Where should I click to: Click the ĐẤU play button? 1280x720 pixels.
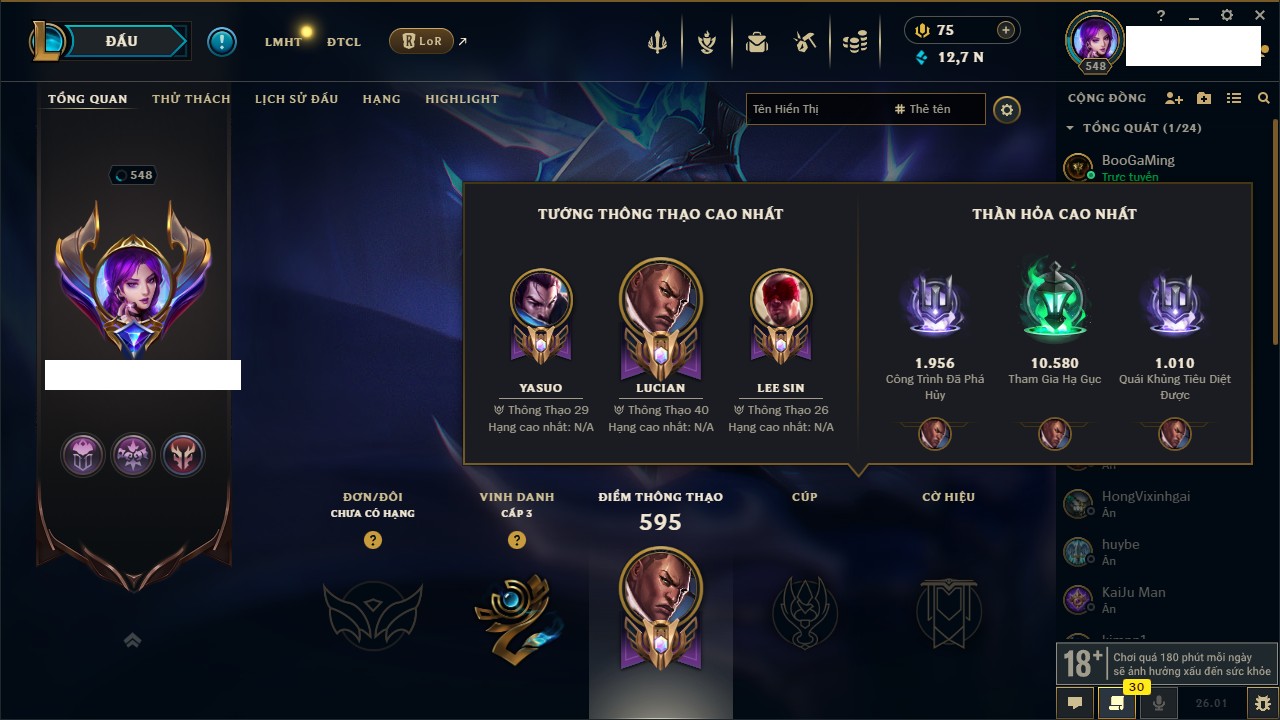point(122,41)
